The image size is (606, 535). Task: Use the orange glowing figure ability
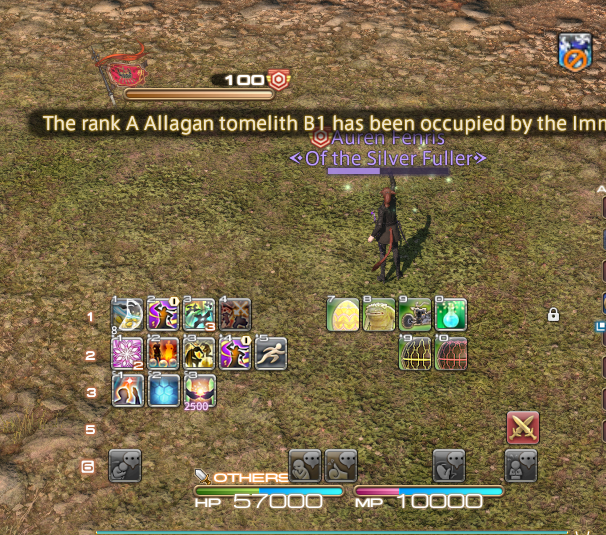[x=127, y=390]
